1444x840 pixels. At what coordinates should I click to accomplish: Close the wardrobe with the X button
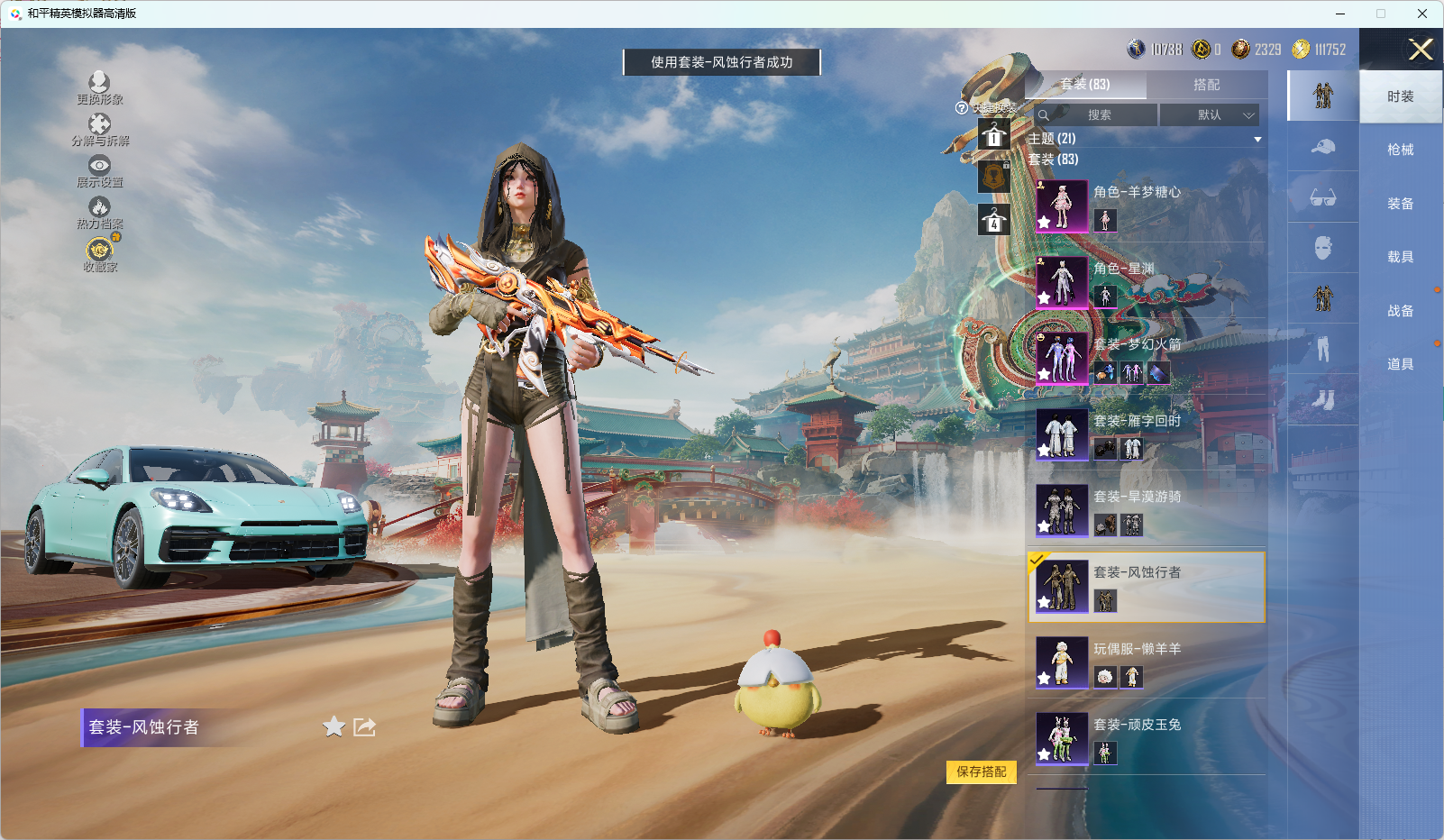pyautogui.click(x=1421, y=50)
